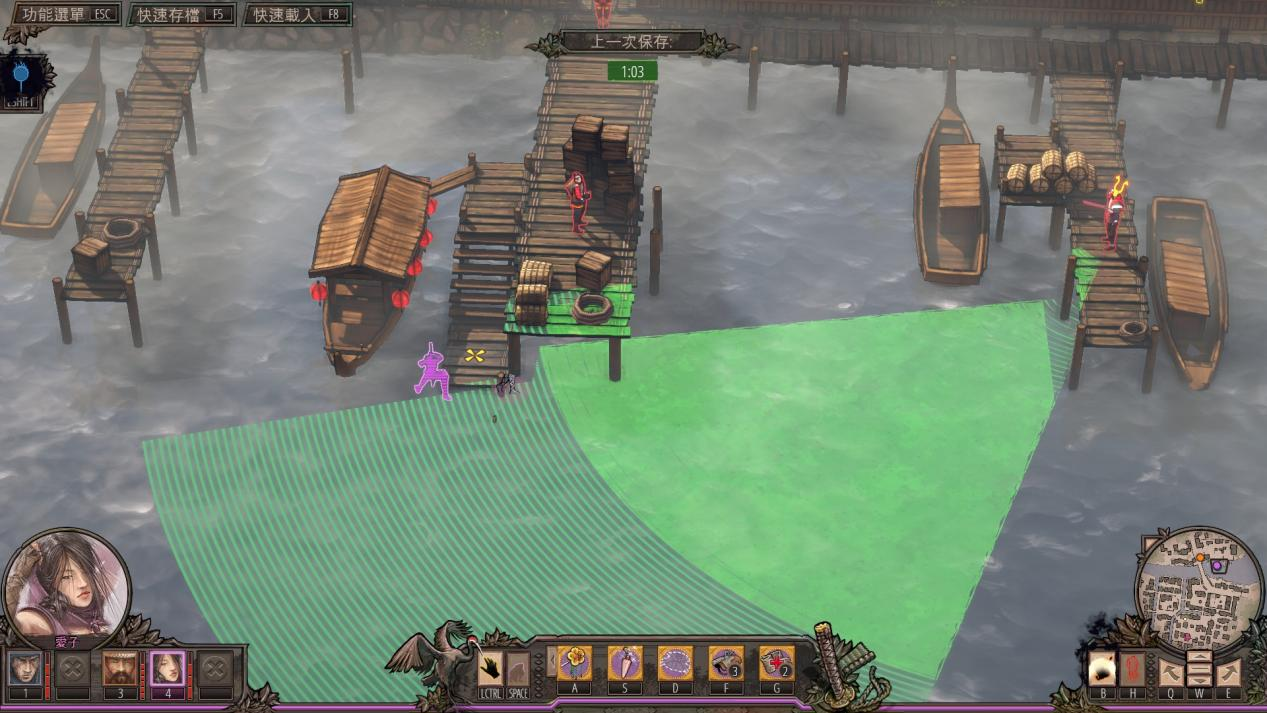Image resolution: width=1267 pixels, height=713 pixels.
Task: Select the pistol ability with 3 charges
Action: pyautogui.click(x=726, y=663)
